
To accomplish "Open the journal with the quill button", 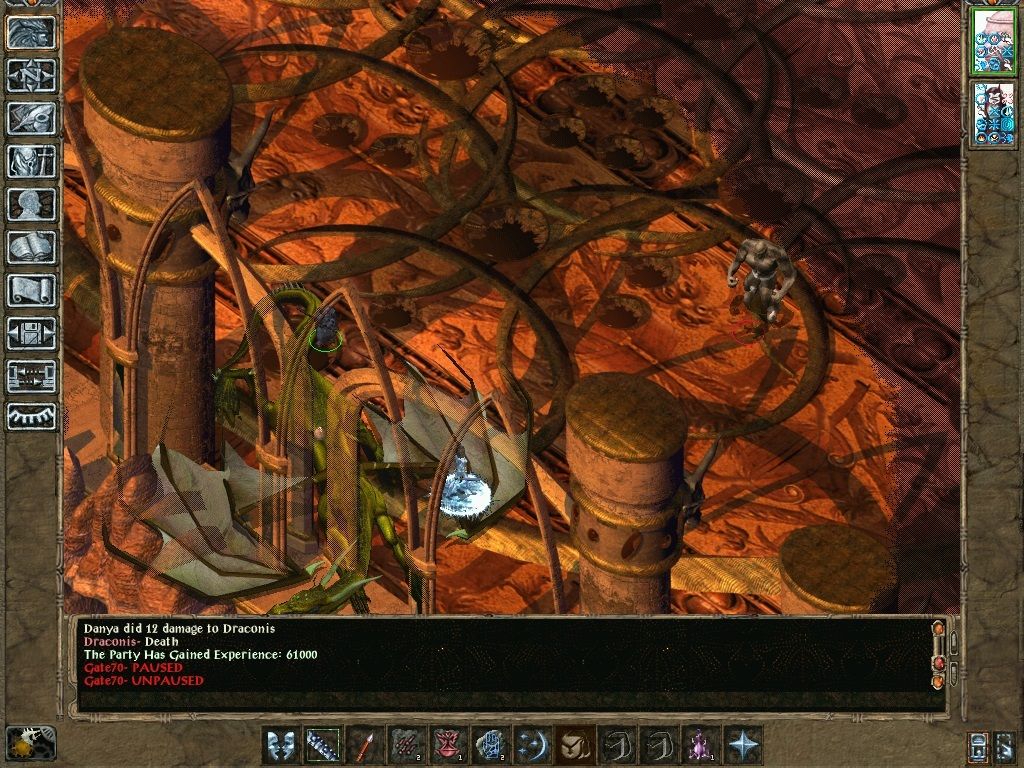I will pyautogui.click(x=31, y=118).
